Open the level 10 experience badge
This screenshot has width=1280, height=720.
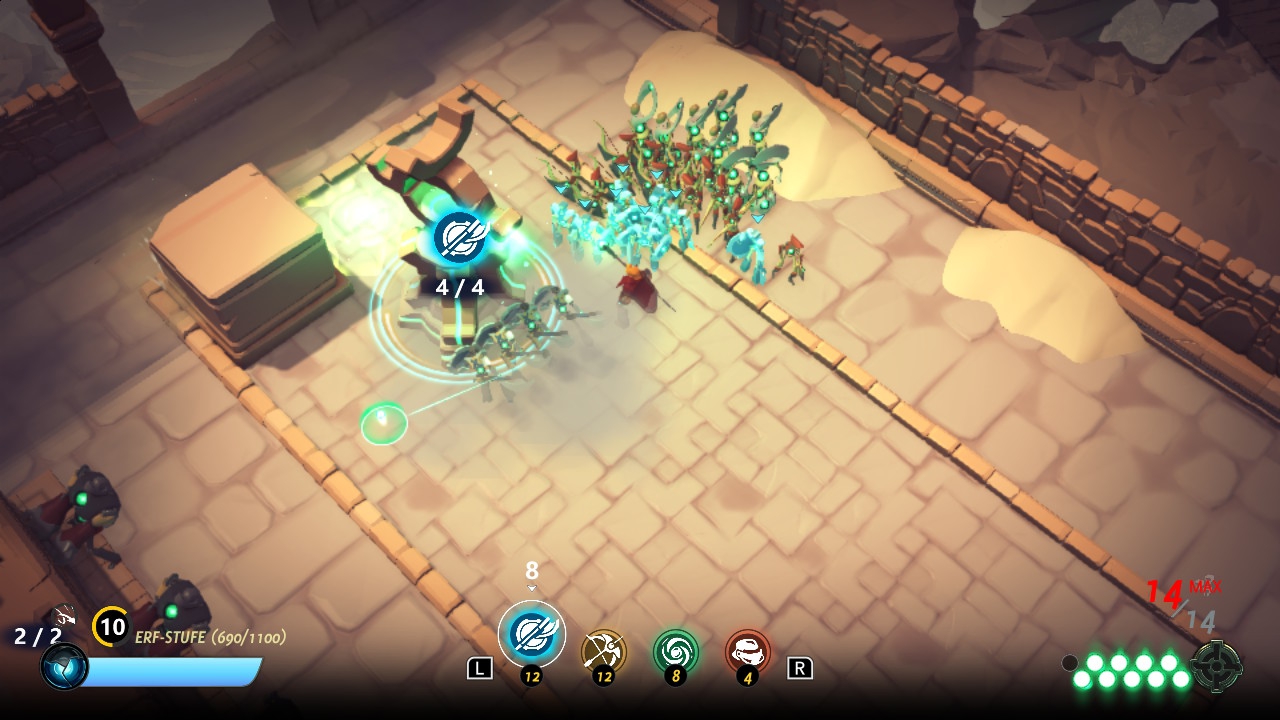(x=111, y=627)
